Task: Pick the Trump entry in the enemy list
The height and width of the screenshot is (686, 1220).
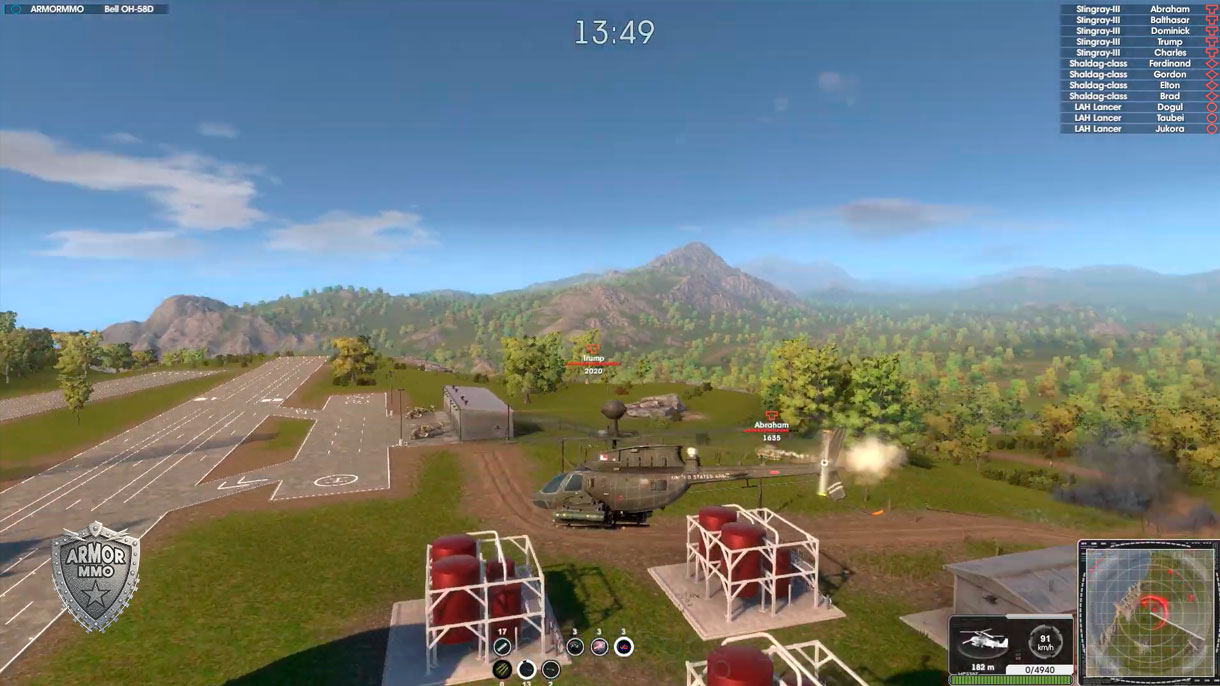Action: 1138,42
